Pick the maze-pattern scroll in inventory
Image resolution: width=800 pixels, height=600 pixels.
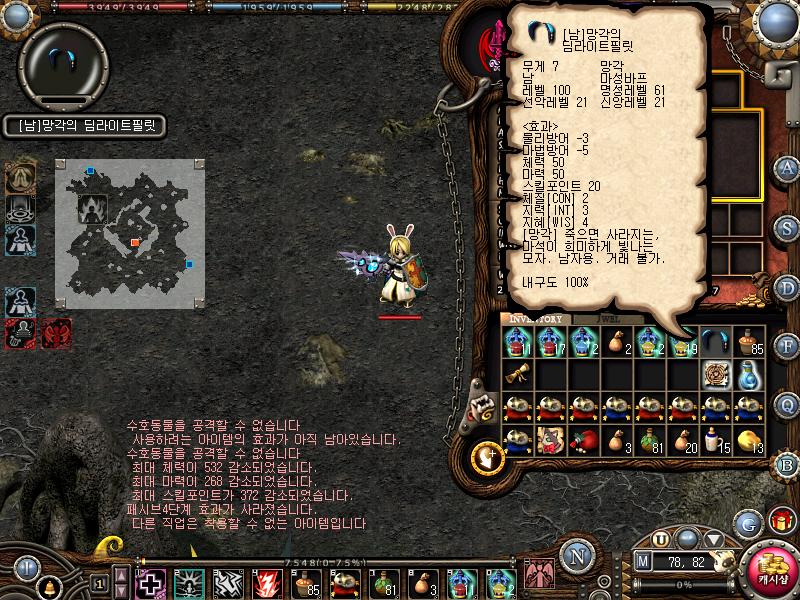715,375
